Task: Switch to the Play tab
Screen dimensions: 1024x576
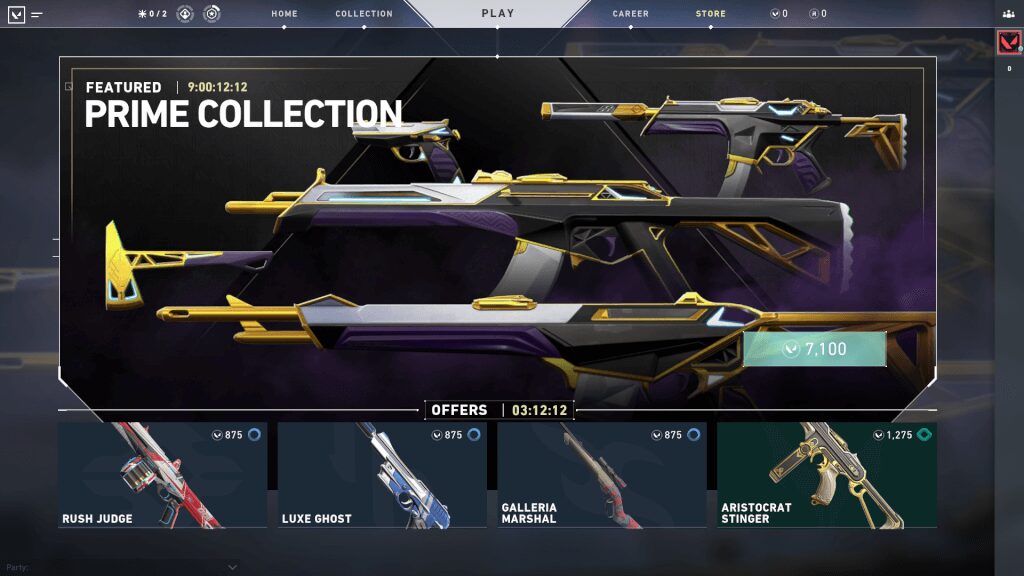Action: (x=497, y=14)
